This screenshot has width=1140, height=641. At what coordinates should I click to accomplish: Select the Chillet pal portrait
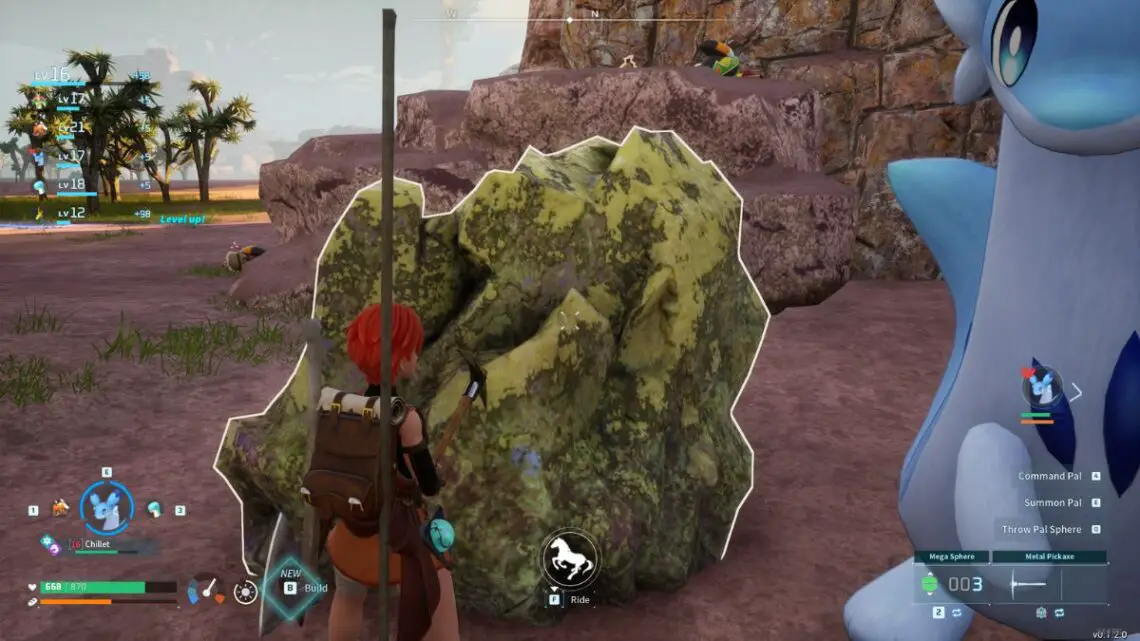(x=106, y=508)
